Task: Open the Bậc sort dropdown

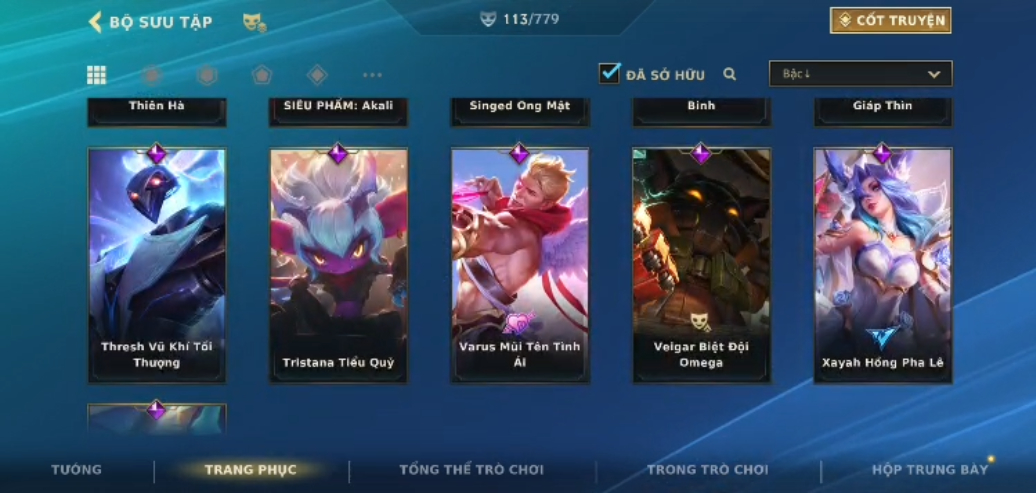Action: pyautogui.click(x=860, y=74)
